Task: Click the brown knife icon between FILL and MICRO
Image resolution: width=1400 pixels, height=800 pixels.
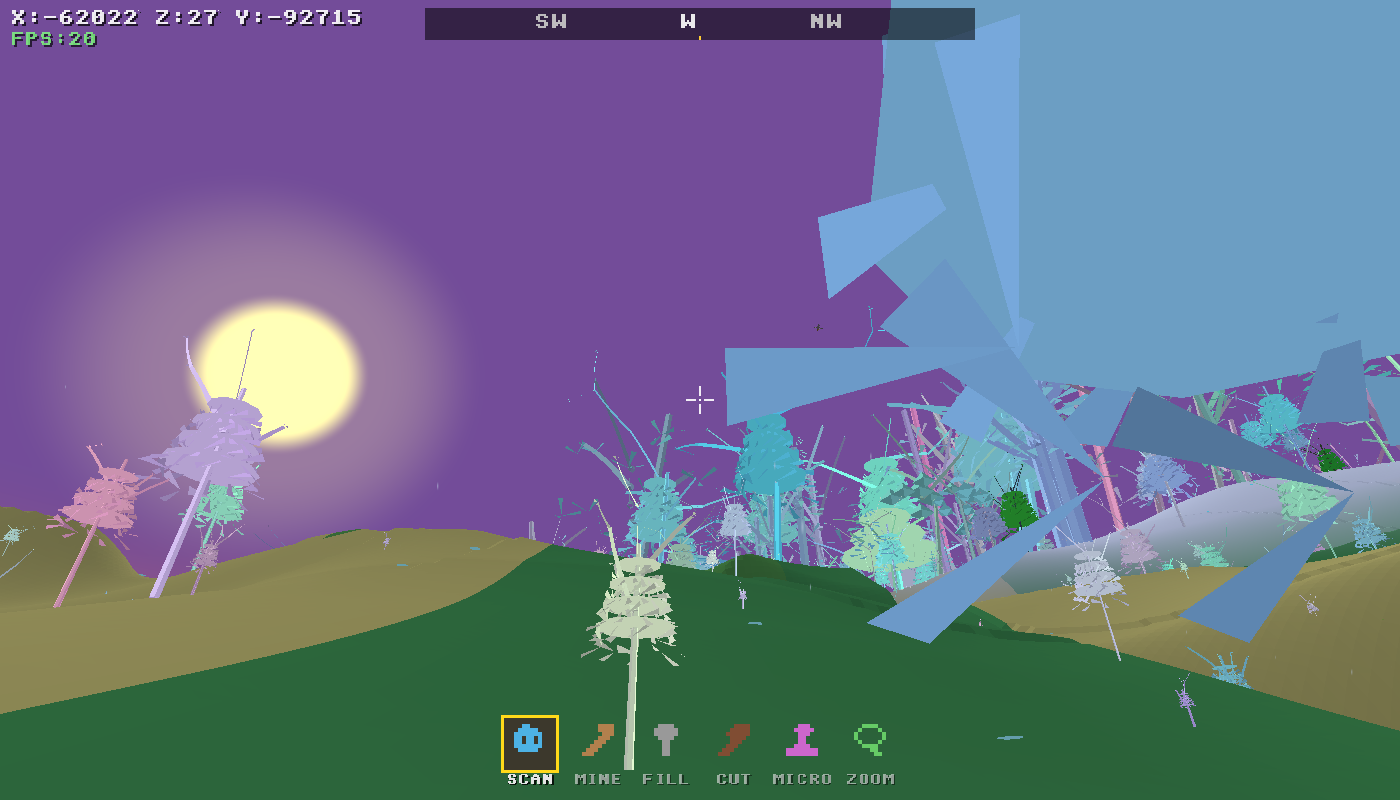Action: 734,740
